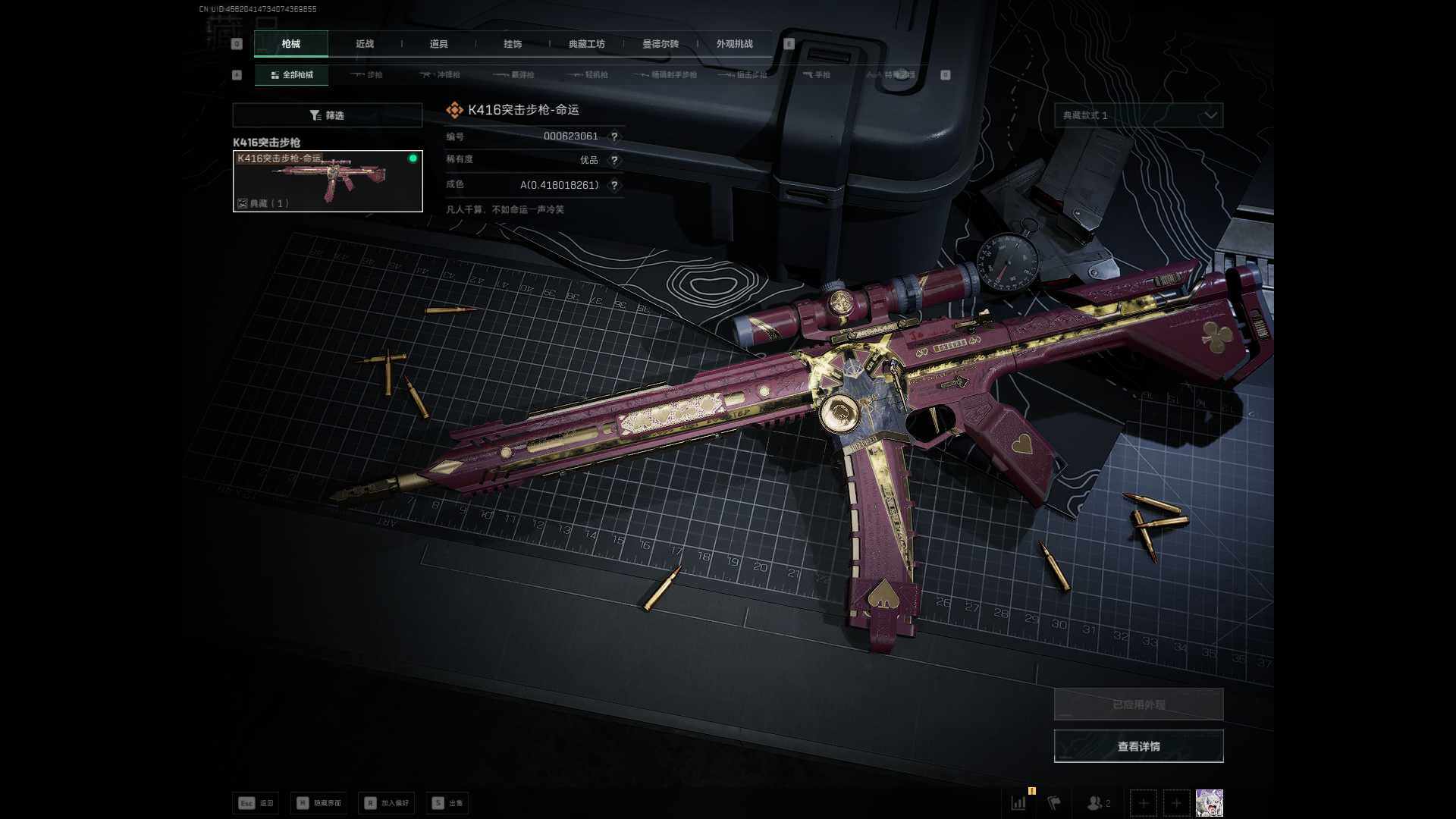Open the 稀有度 rarity help icon
Viewport: 1456px width, 819px height.
click(x=614, y=160)
